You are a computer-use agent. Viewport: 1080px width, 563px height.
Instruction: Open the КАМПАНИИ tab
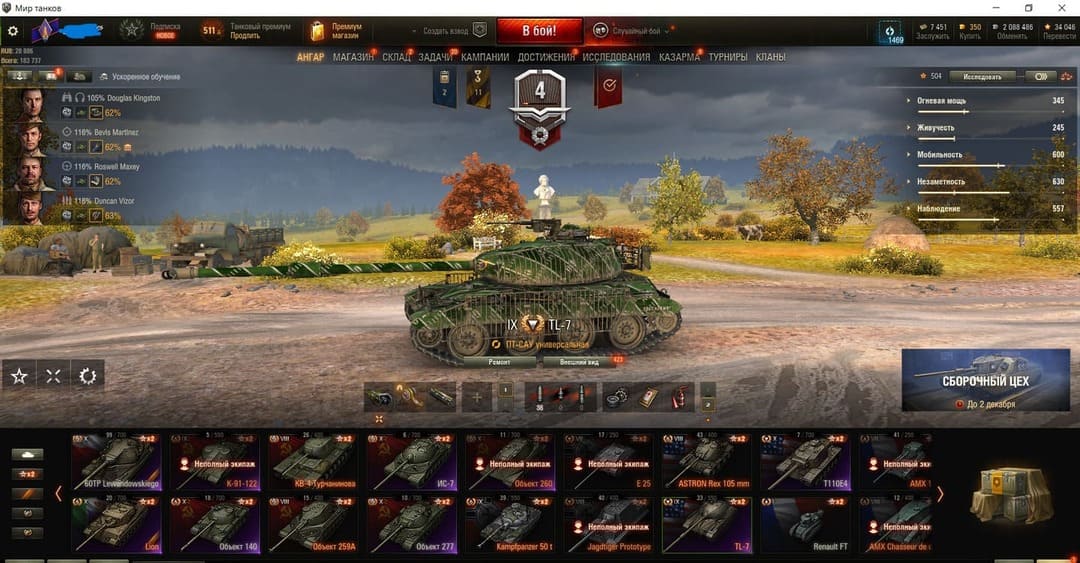tap(486, 57)
